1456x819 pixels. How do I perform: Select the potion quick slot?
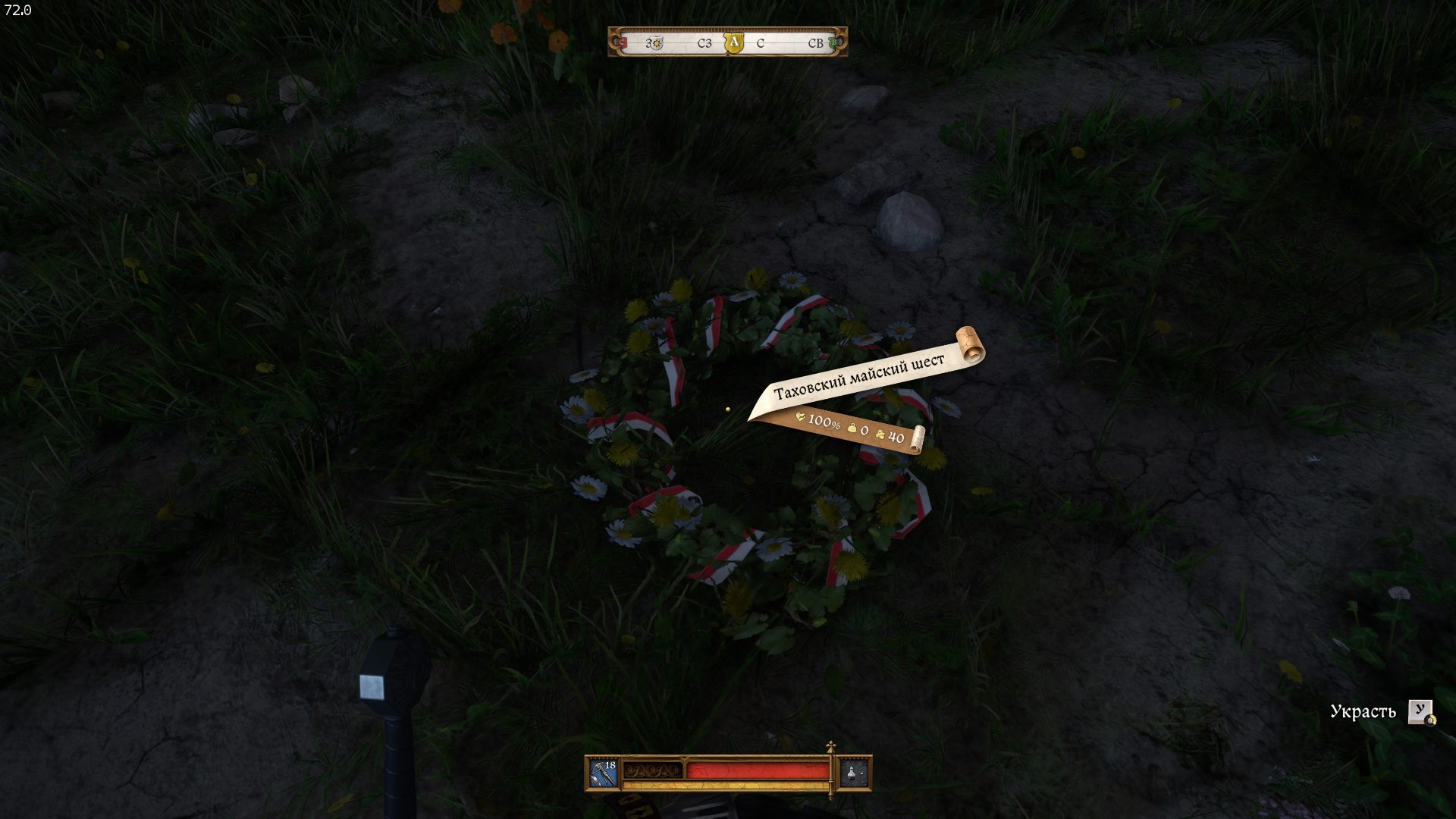(x=852, y=773)
